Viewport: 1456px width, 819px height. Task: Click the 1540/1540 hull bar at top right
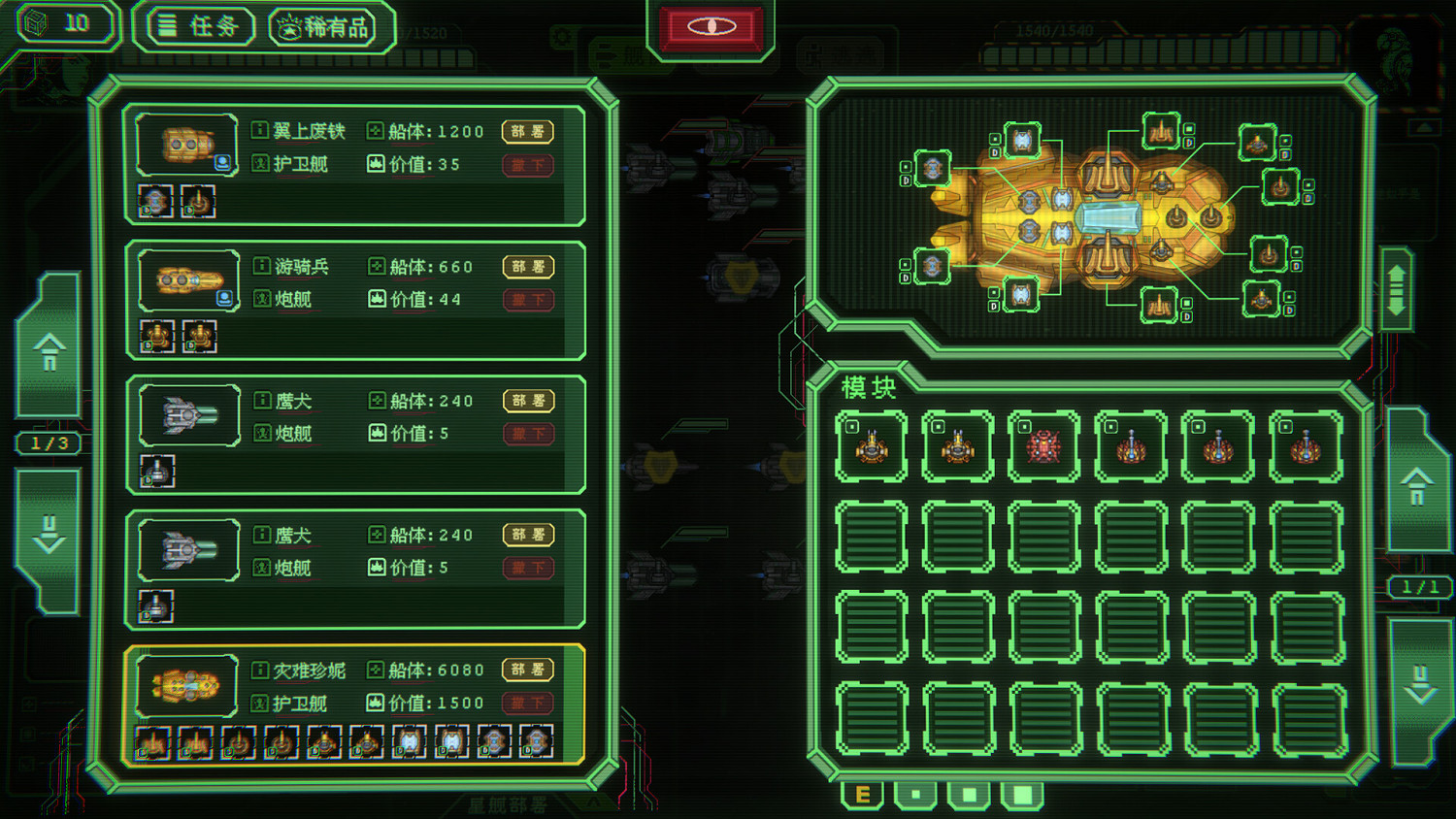[x=1058, y=31]
